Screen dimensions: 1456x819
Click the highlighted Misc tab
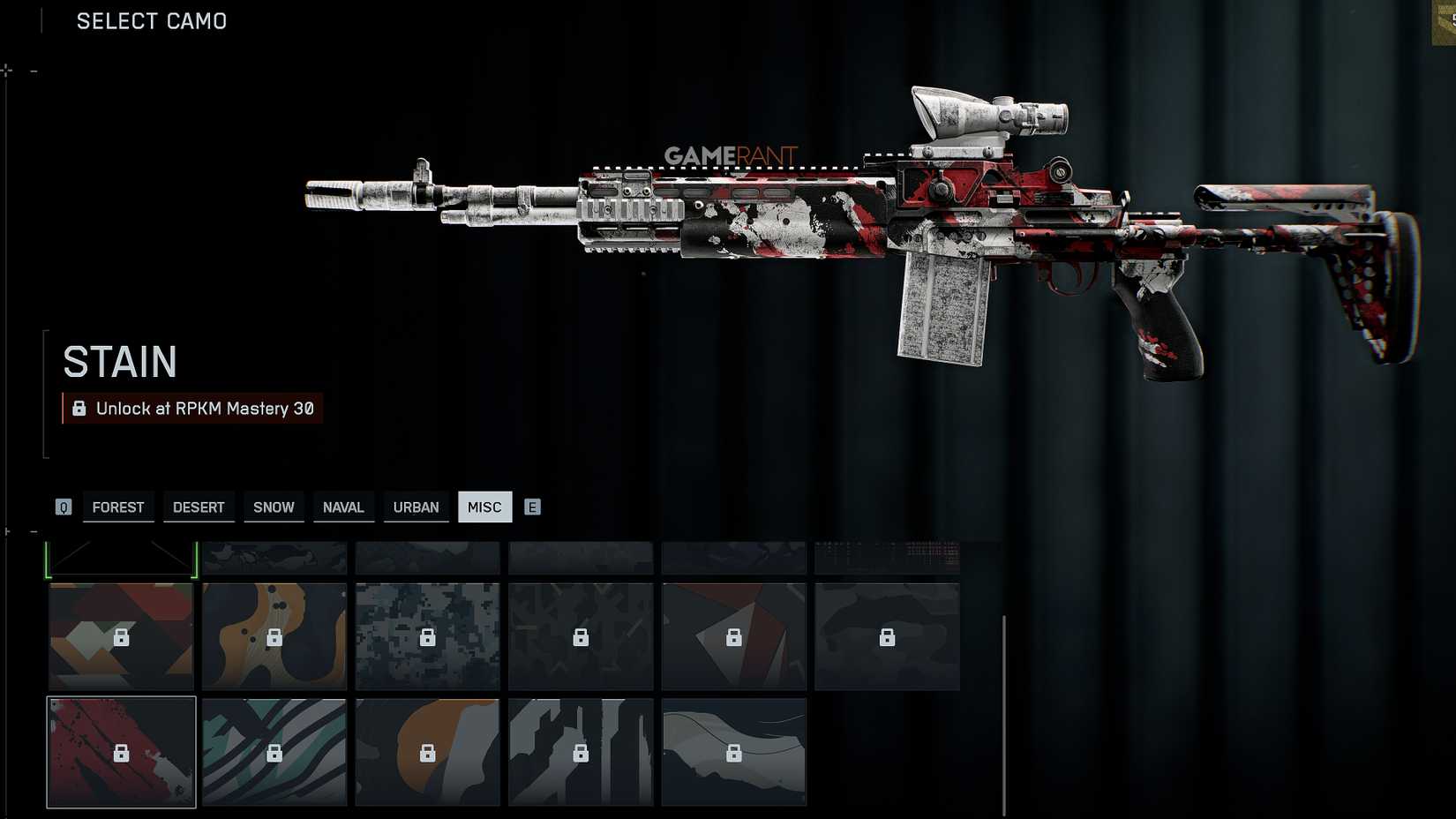(484, 507)
